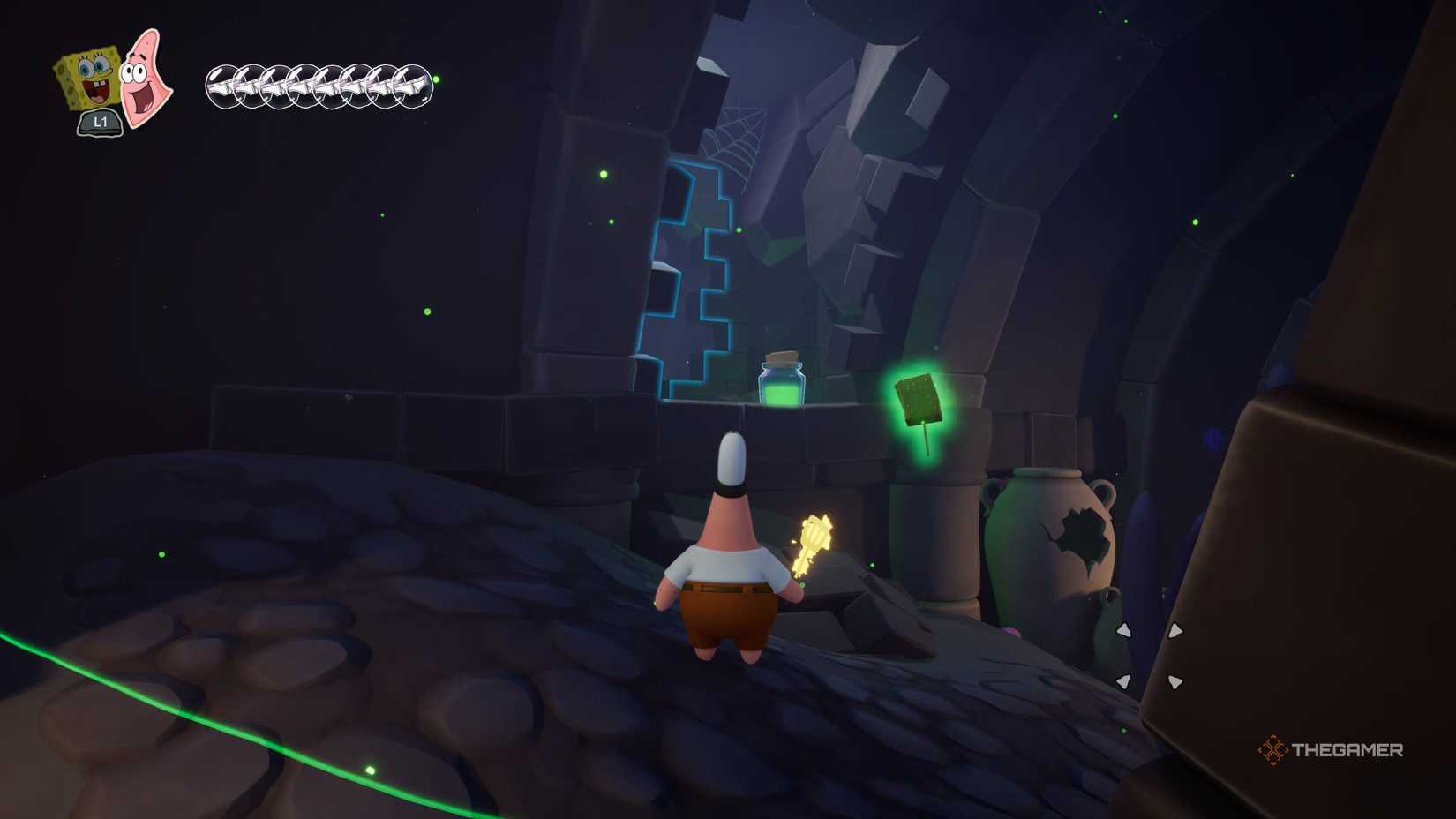The height and width of the screenshot is (819, 1456).
Task: Click the TheGamer watermark logo
Action: [x=1331, y=750]
